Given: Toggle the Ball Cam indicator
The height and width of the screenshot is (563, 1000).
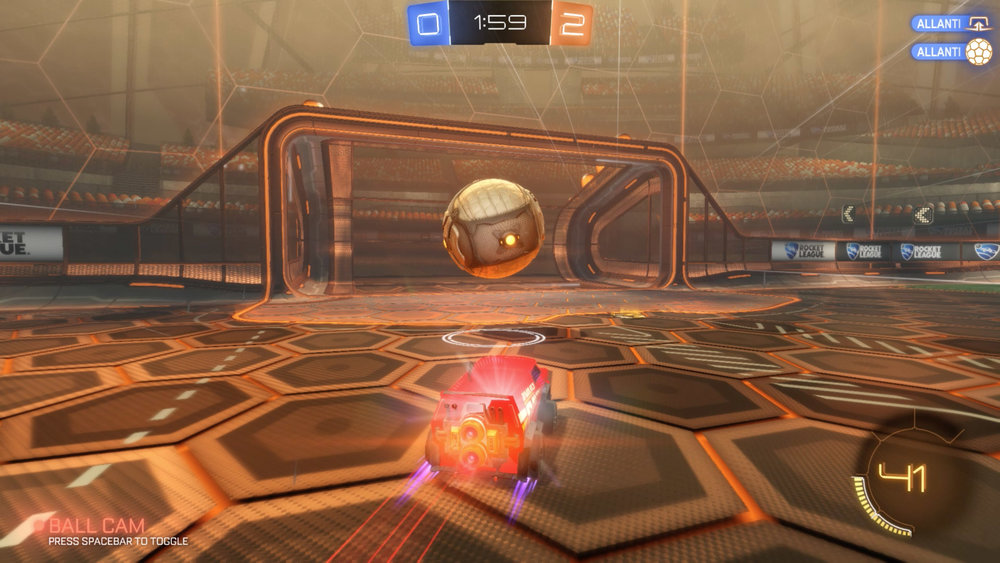Looking at the screenshot, I should [96, 526].
